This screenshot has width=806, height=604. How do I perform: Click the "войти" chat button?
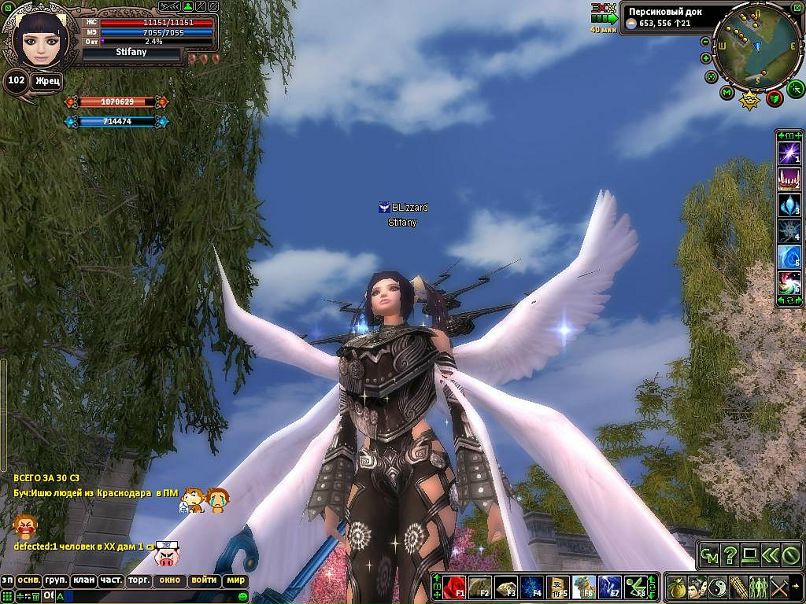tap(203, 580)
